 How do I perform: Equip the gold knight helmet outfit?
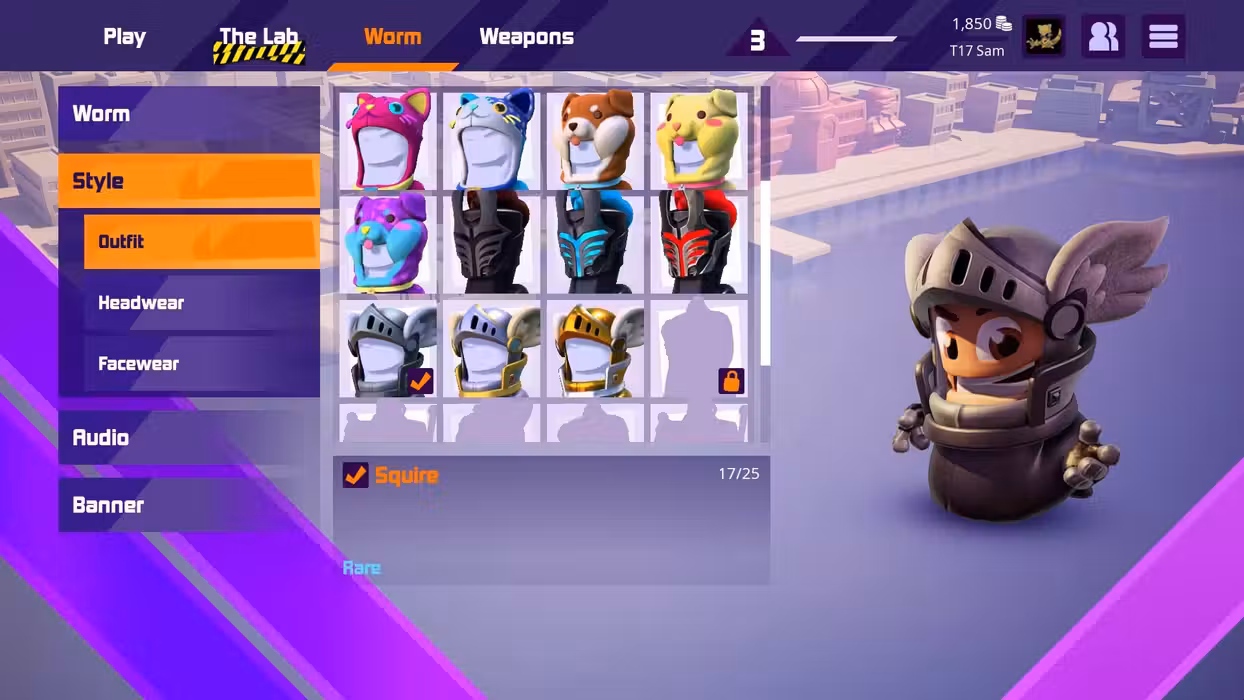click(596, 350)
